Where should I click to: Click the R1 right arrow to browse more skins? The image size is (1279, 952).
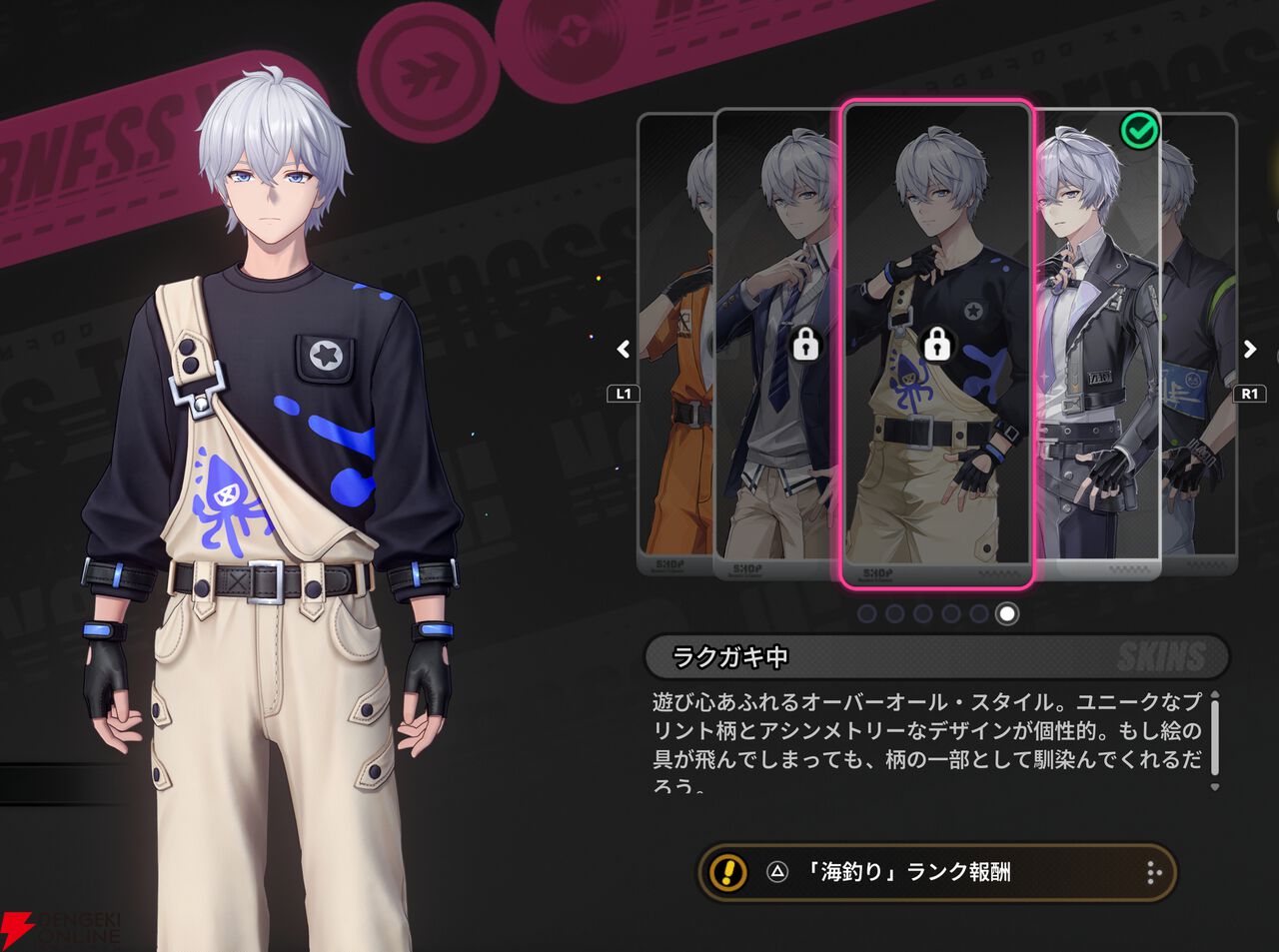[1248, 350]
